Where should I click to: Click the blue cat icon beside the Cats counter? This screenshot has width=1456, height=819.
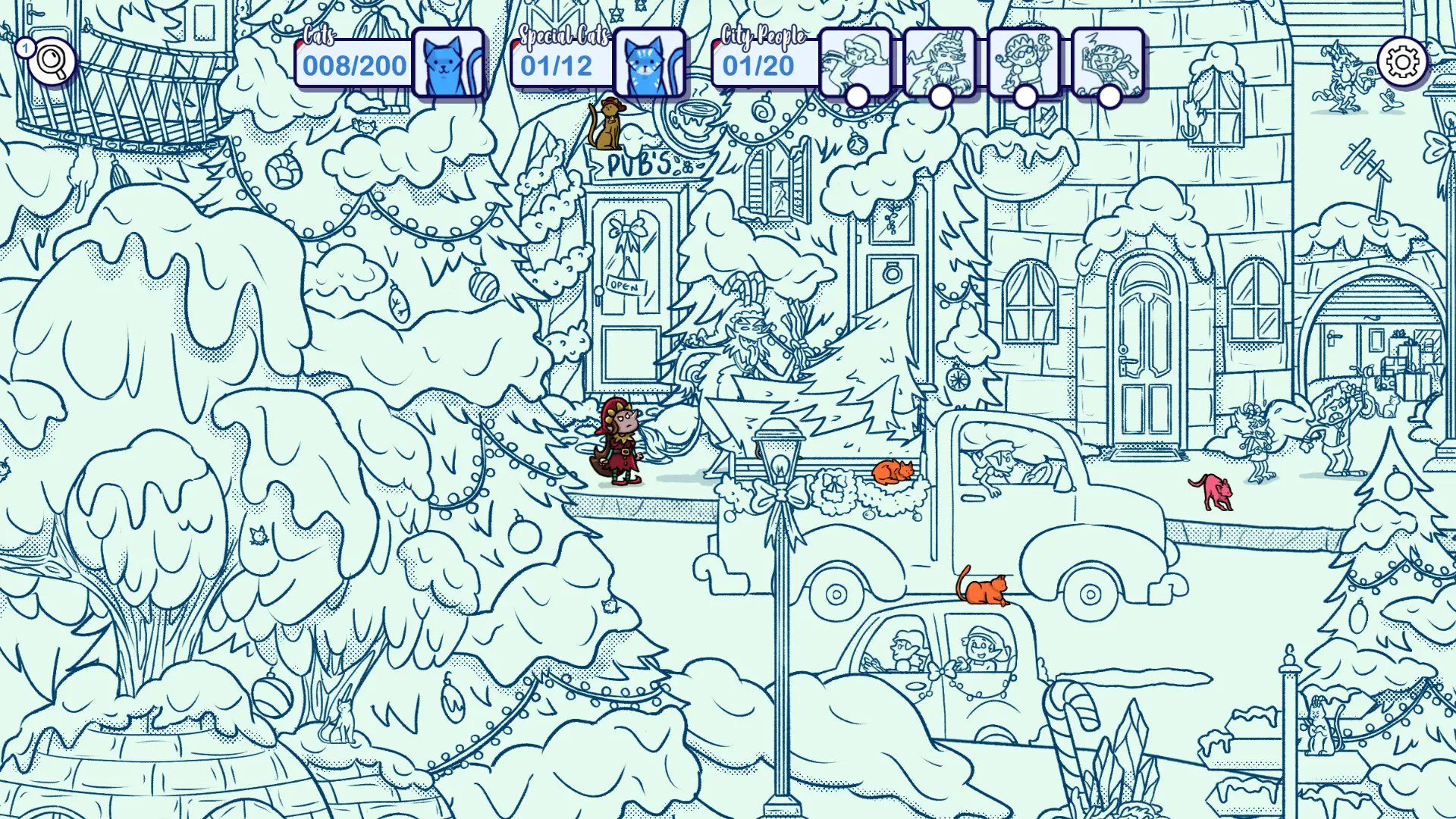coord(449,64)
